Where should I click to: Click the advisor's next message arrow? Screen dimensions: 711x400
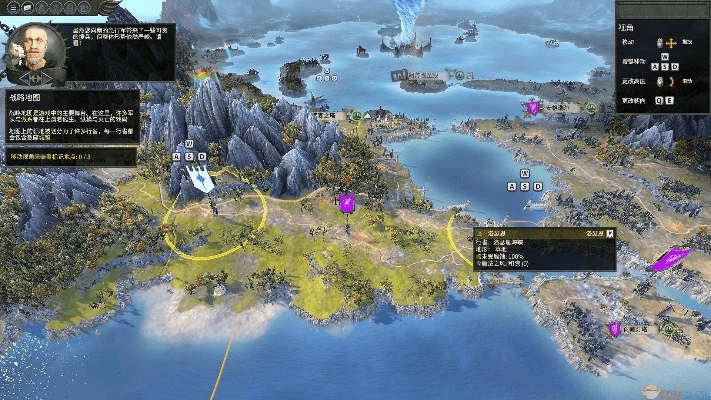tap(49, 77)
